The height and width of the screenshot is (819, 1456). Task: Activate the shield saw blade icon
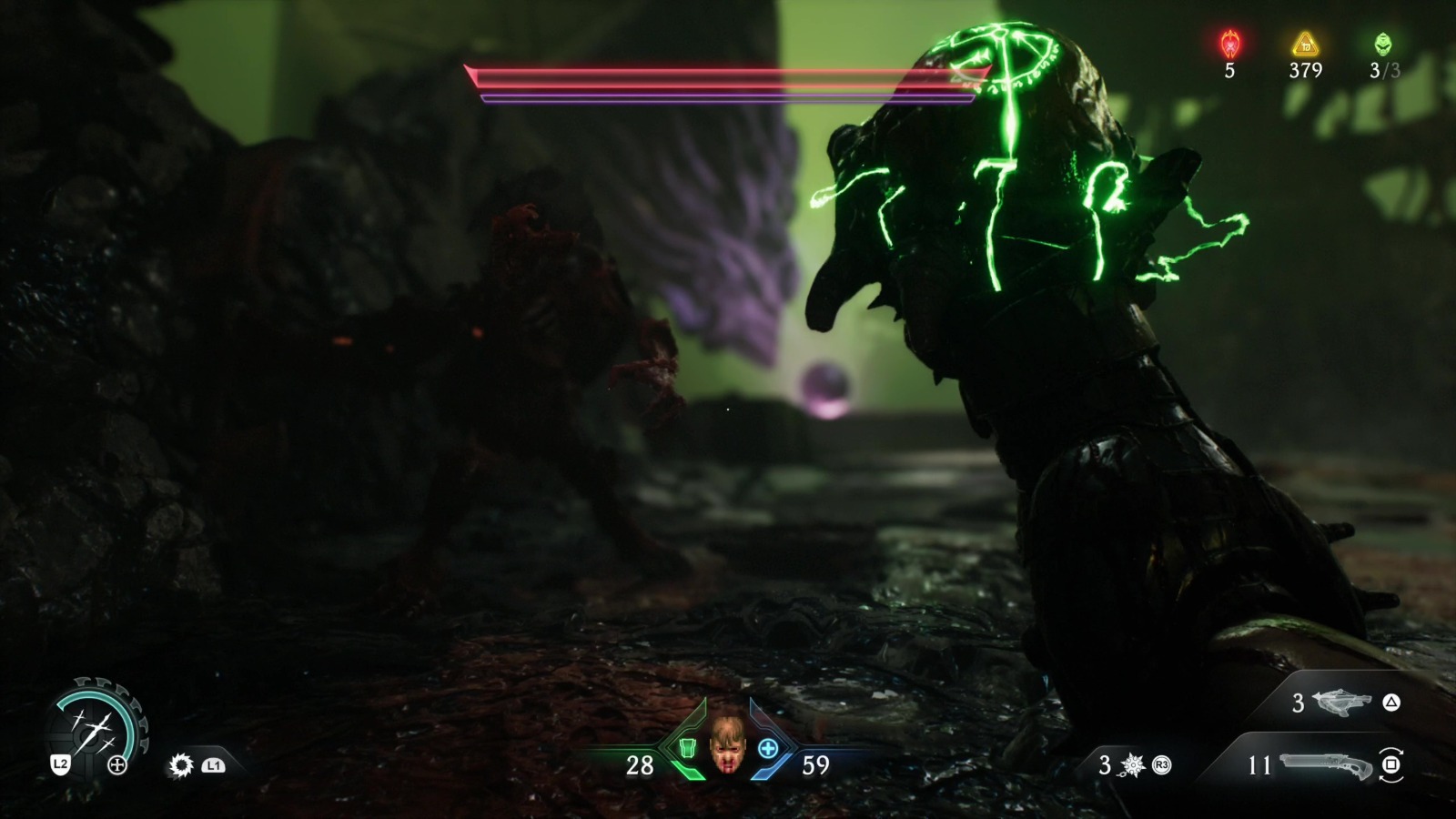181,765
